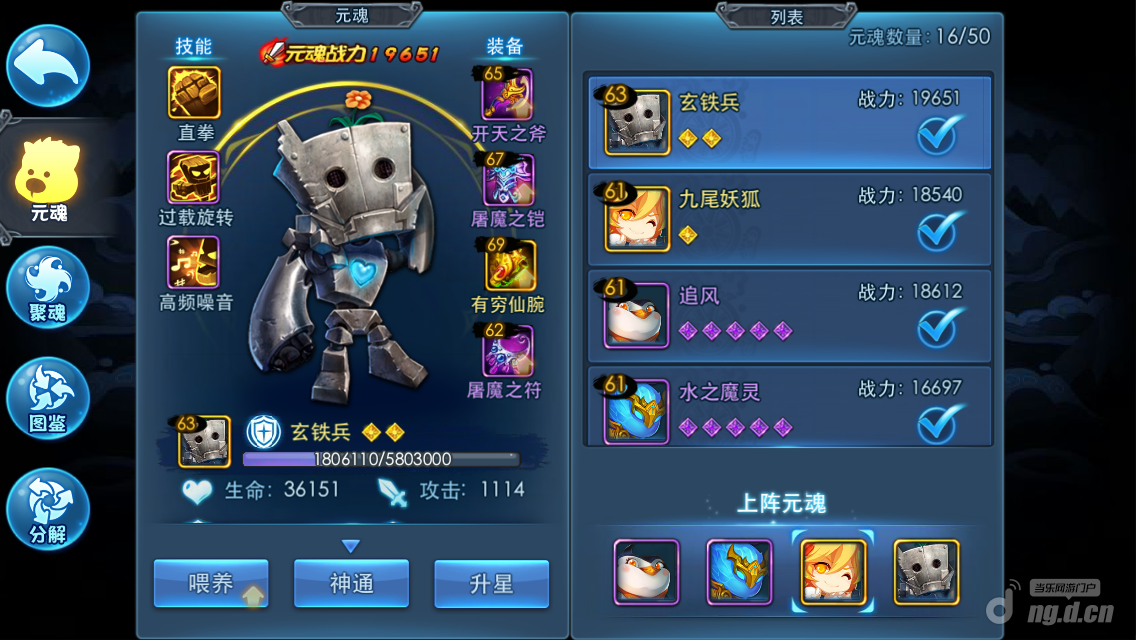Open the 有穷仙腕 equipment slot
The width and height of the screenshot is (1136, 640).
click(510, 266)
